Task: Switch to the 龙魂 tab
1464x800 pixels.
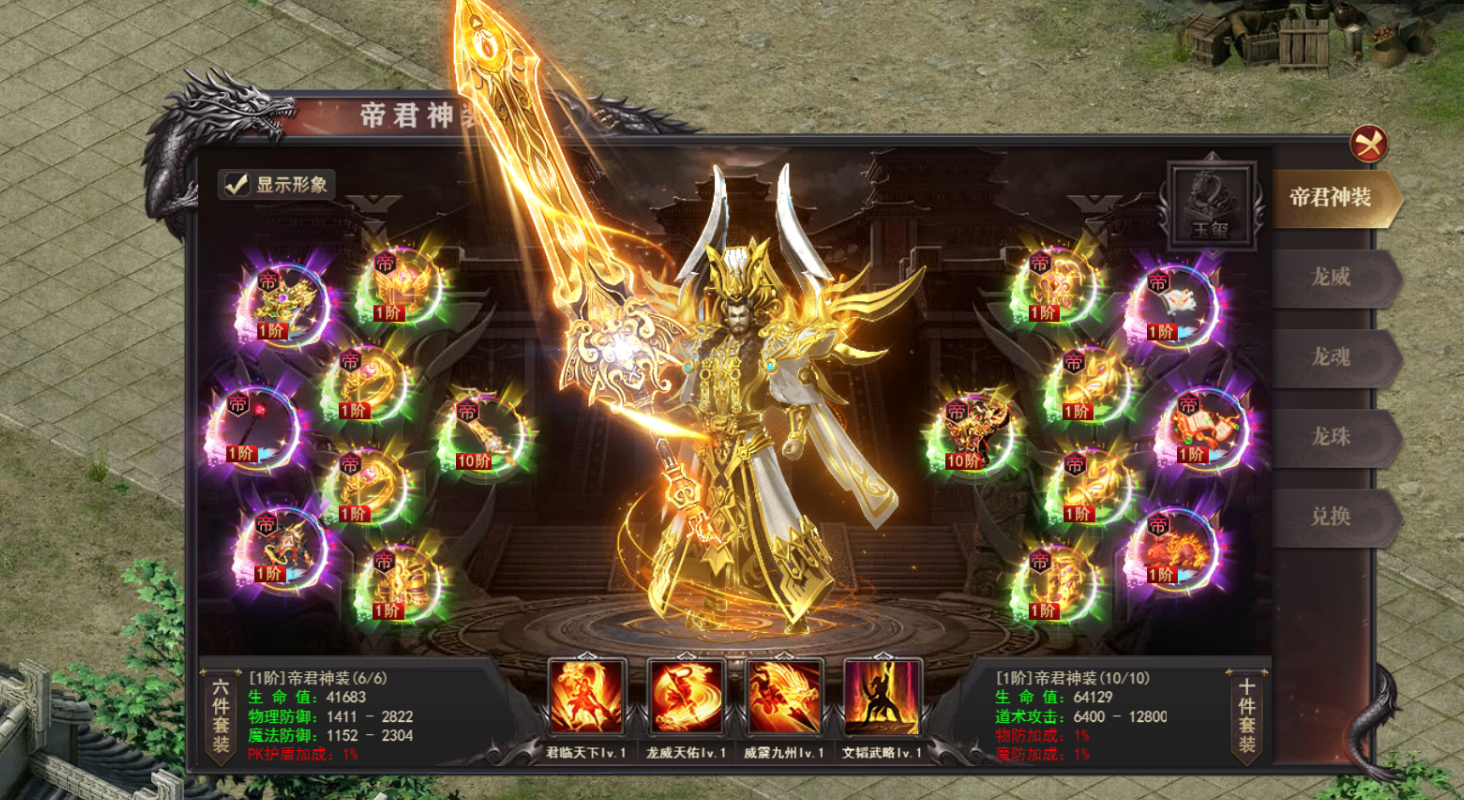Action: (x=1331, y=357)
